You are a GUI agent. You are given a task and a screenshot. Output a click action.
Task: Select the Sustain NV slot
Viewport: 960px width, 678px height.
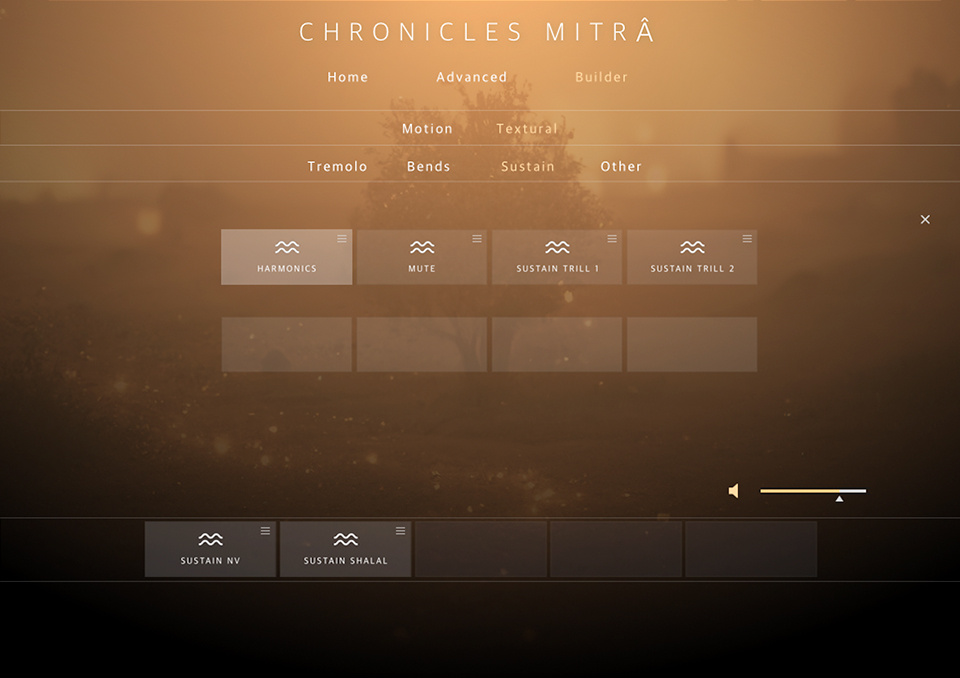tap(210, 549)
